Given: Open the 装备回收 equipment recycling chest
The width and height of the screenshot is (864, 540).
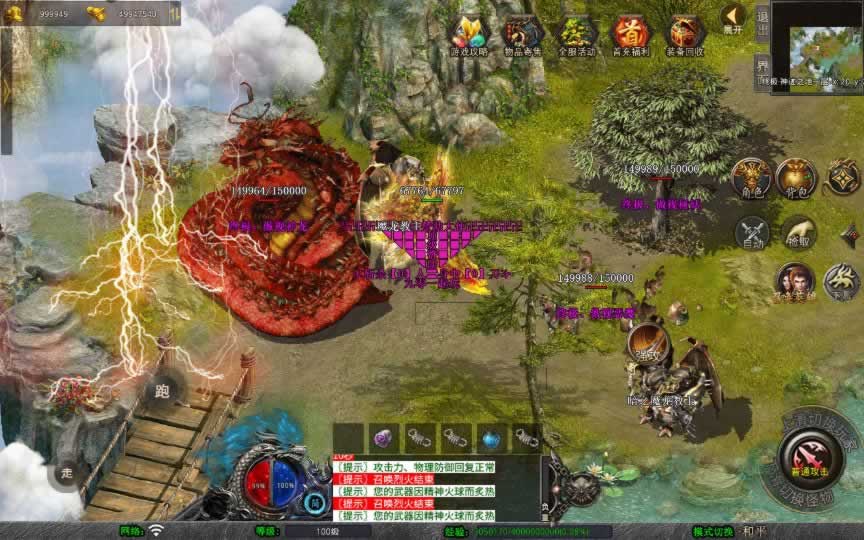Looking at the screenshot, I should click(686, 34).
